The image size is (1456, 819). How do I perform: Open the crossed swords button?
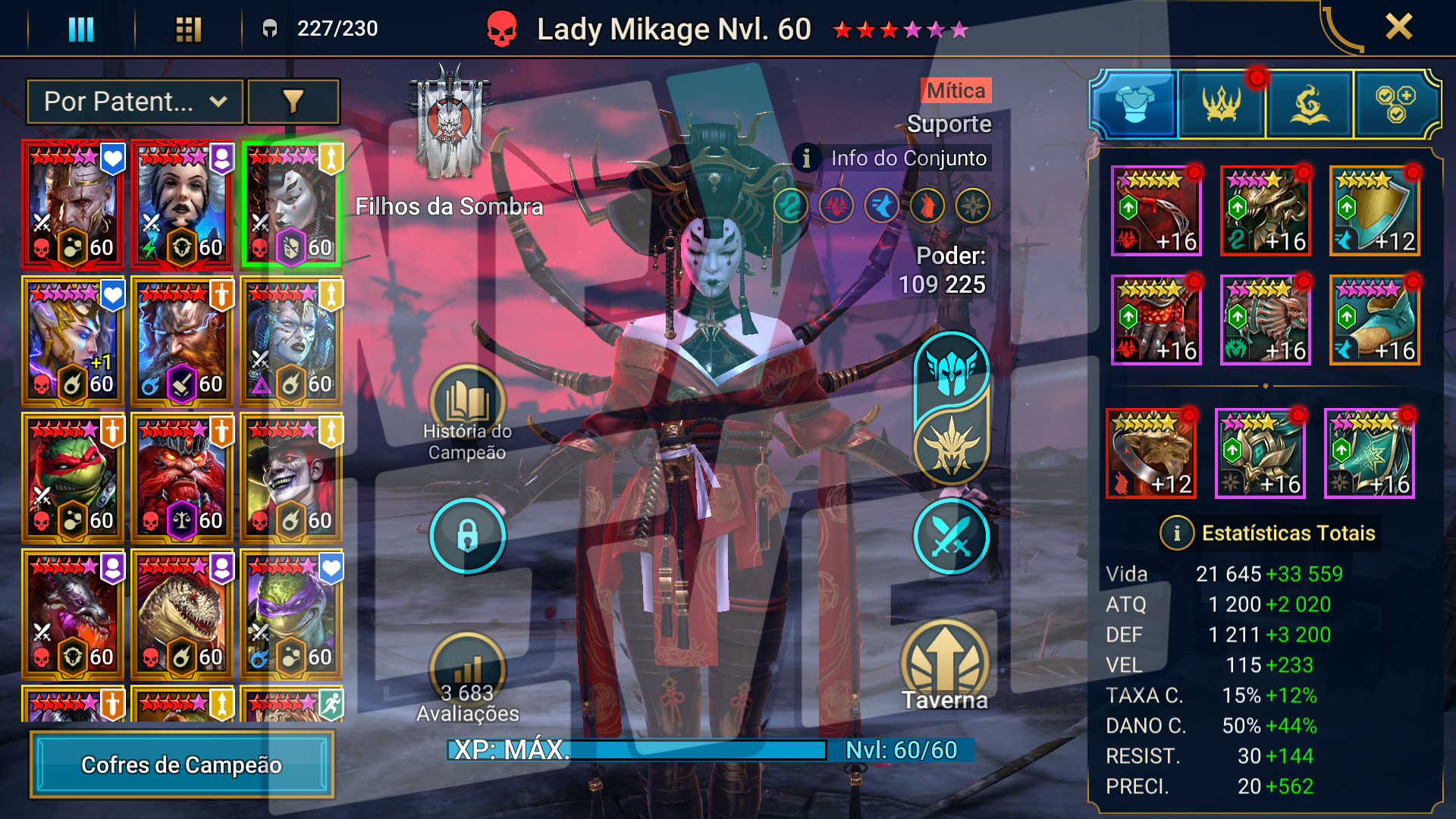click(x=951, y=536)
